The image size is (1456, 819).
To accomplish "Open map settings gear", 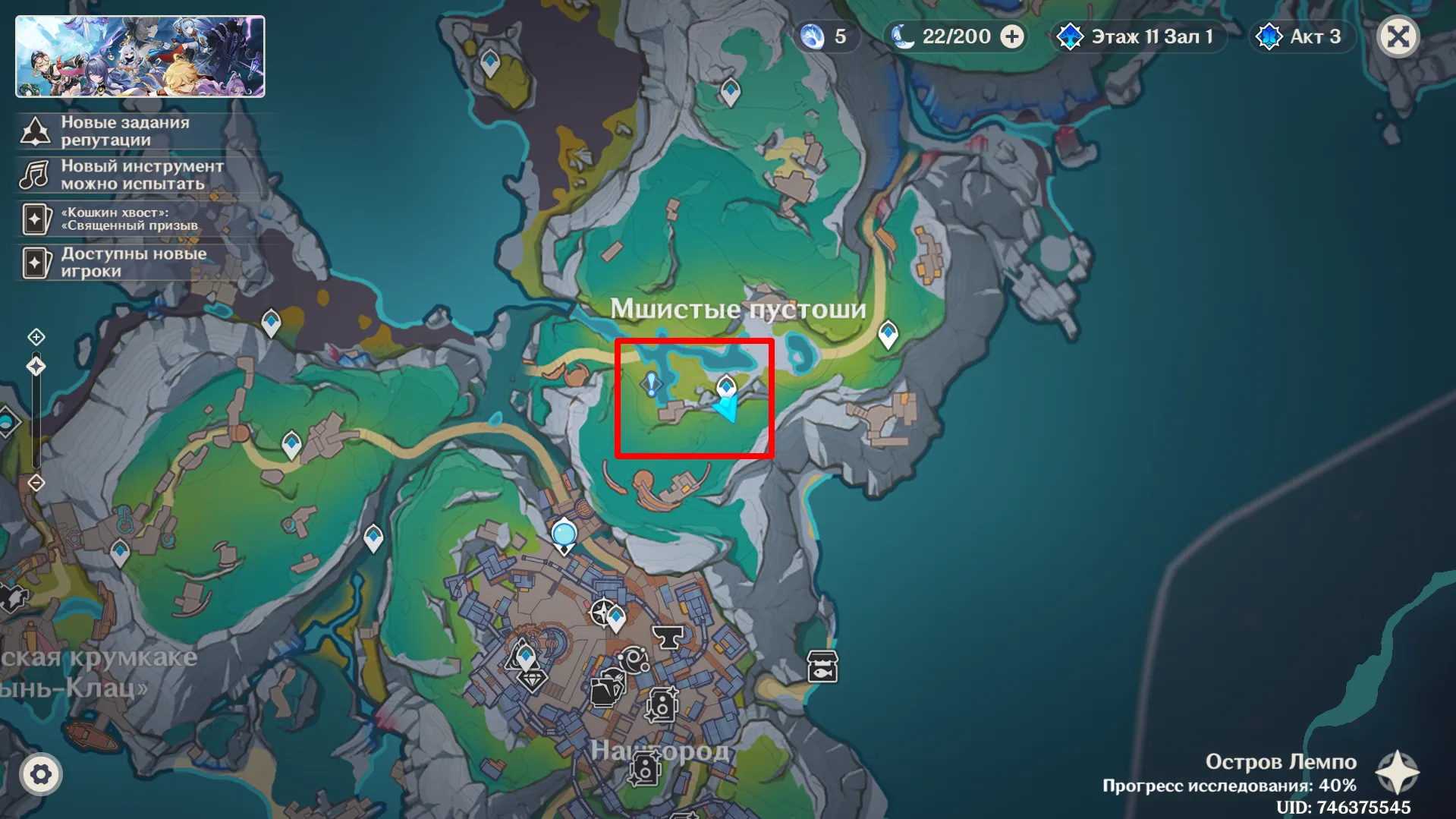I will (41, 774).
